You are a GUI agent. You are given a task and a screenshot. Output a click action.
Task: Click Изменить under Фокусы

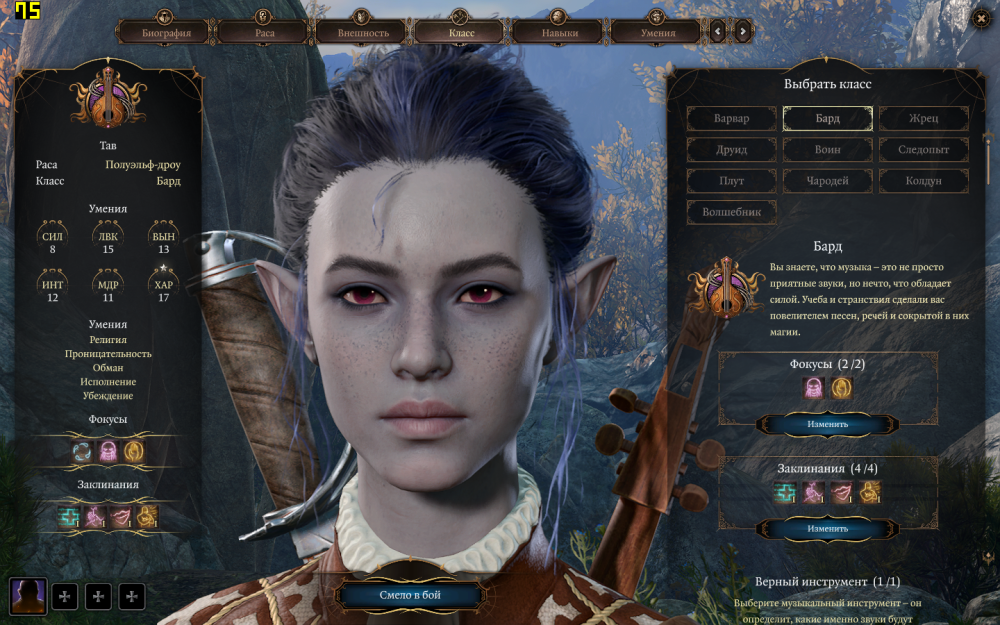coord(827,424)
